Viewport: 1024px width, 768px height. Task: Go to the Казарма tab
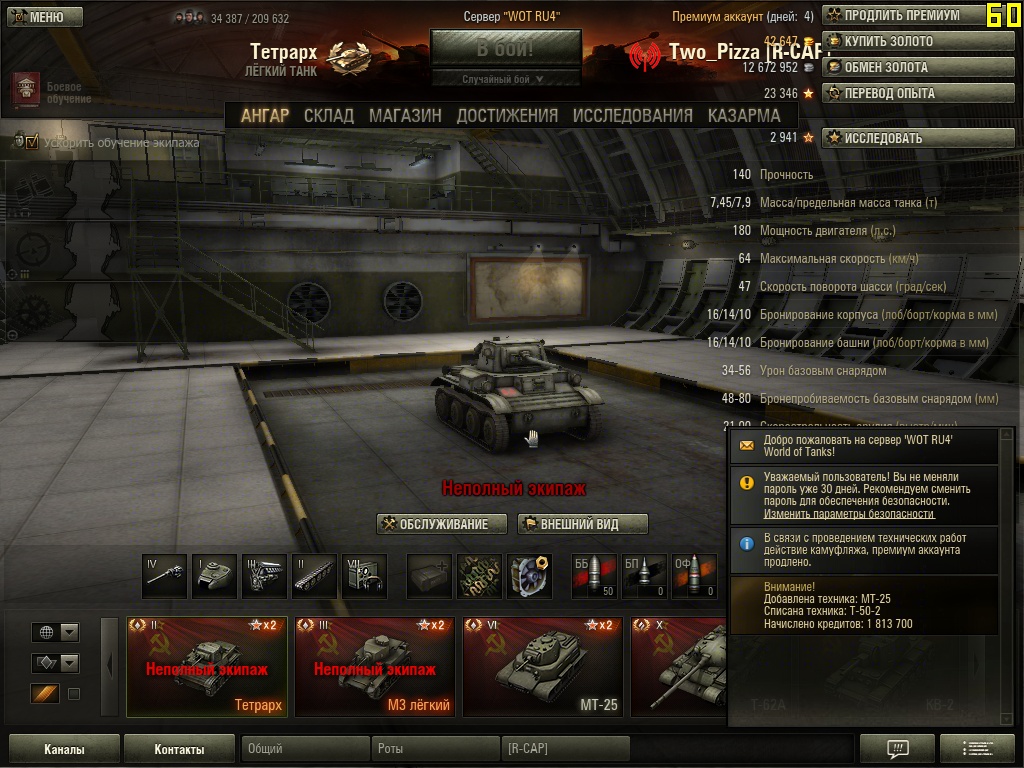tap(744, 116)
